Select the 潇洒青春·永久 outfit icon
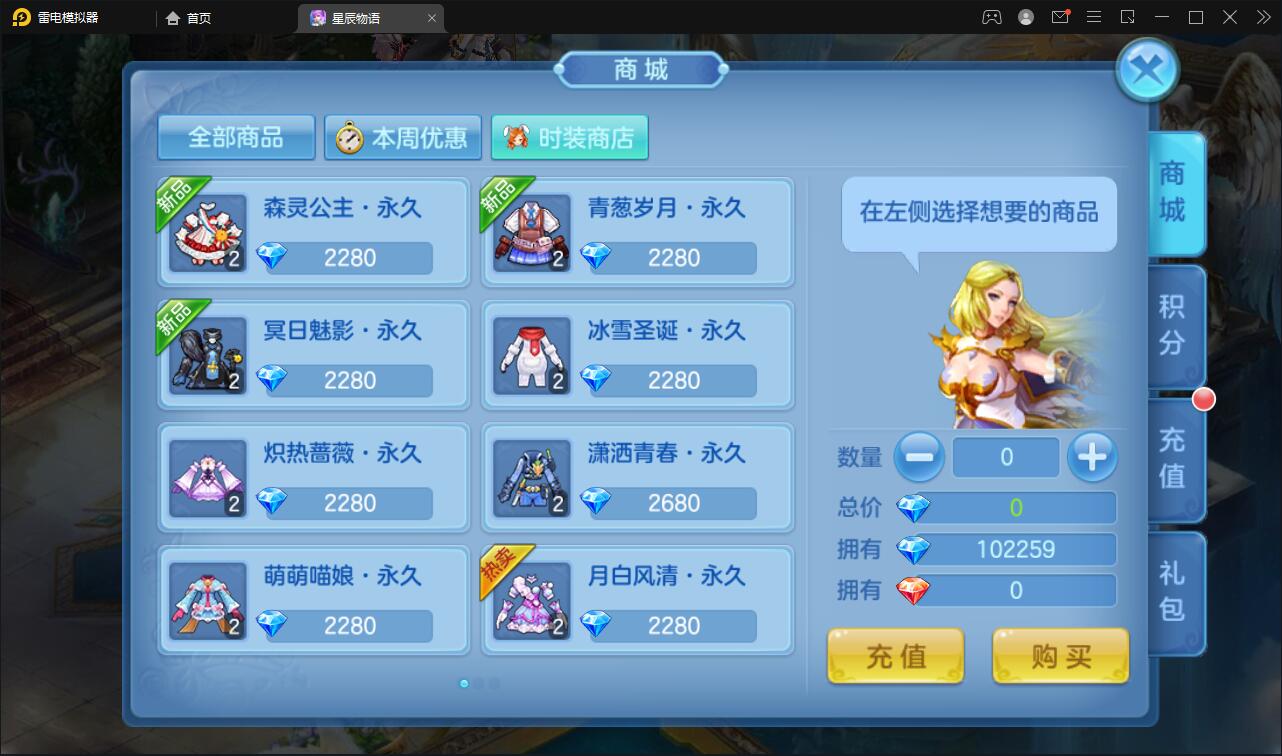Viewport: 1282px width, 756px height. pyautogui.click(x=531, y=478)
